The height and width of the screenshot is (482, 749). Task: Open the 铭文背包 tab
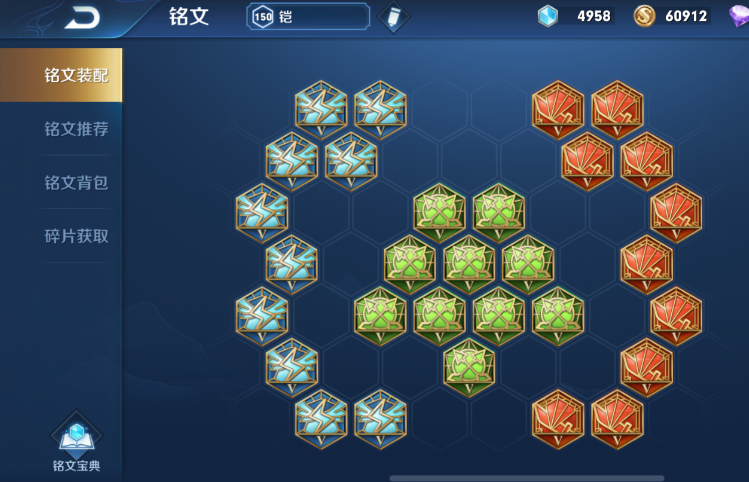click(75, 183)
